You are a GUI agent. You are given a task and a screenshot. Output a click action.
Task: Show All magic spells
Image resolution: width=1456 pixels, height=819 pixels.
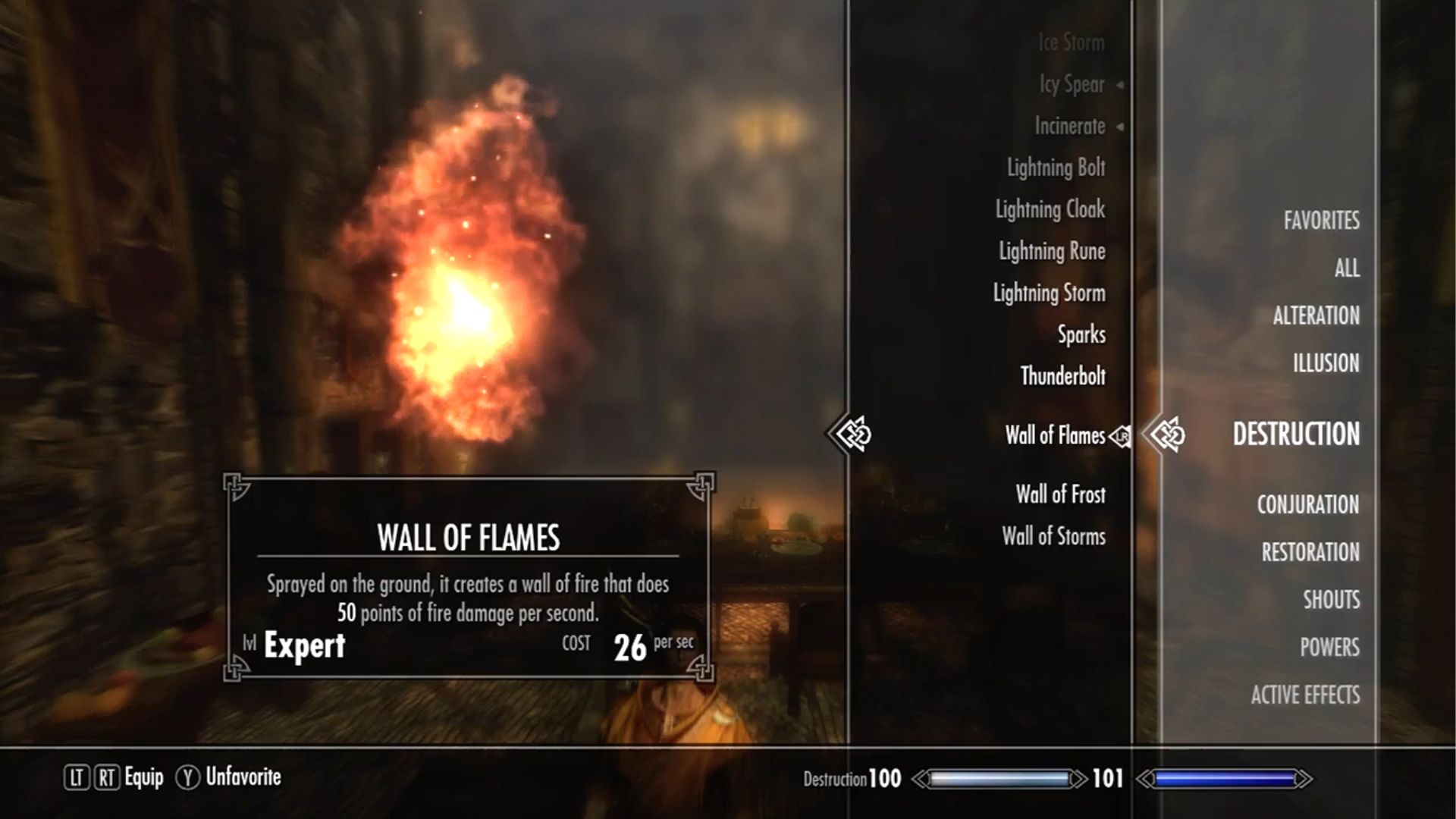pos(1347,268)
